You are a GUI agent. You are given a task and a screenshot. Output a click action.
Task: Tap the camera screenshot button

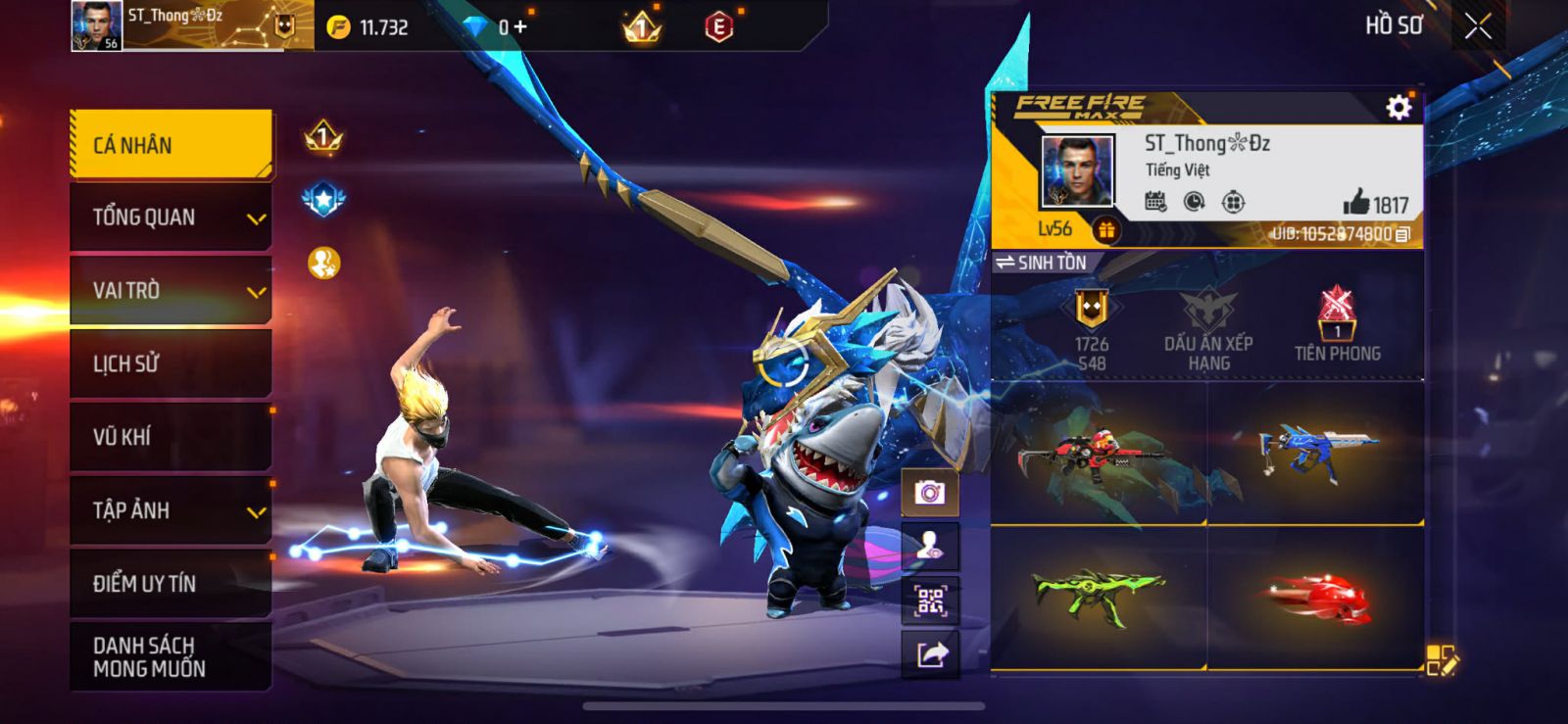[x=930, y=492]
